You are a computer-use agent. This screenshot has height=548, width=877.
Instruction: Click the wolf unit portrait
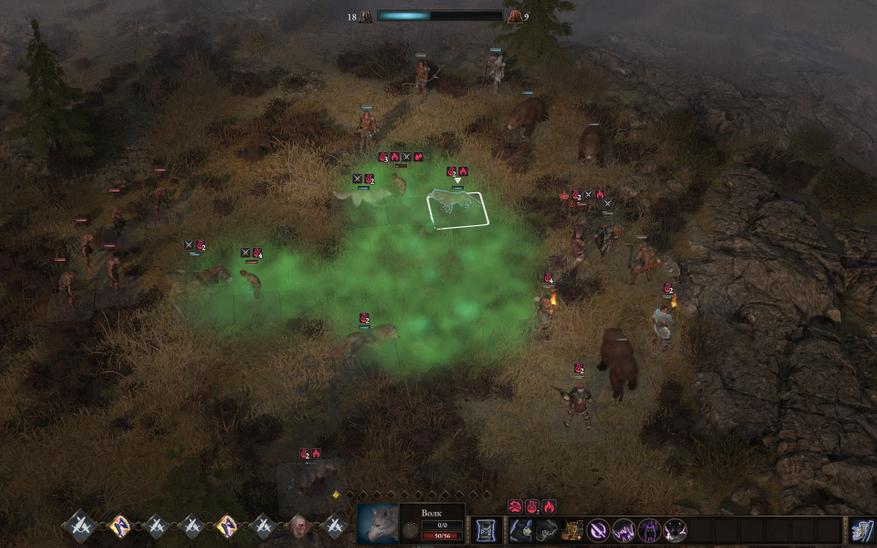[x=378, y=525]
